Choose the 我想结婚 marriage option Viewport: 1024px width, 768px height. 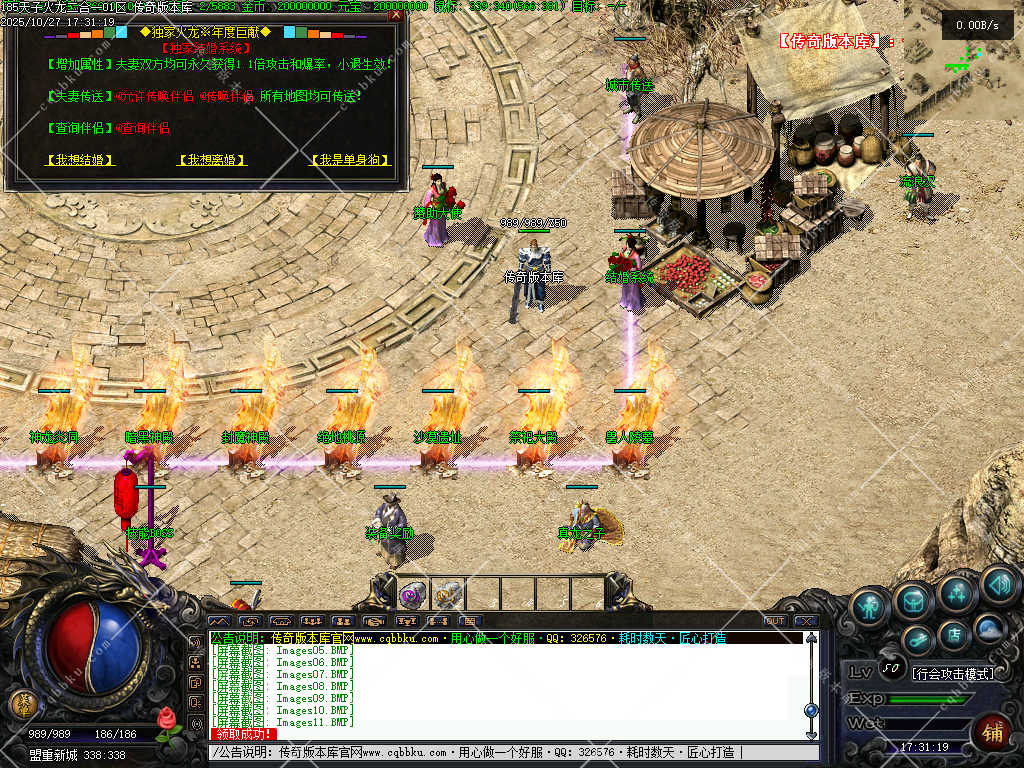[80, 160]
